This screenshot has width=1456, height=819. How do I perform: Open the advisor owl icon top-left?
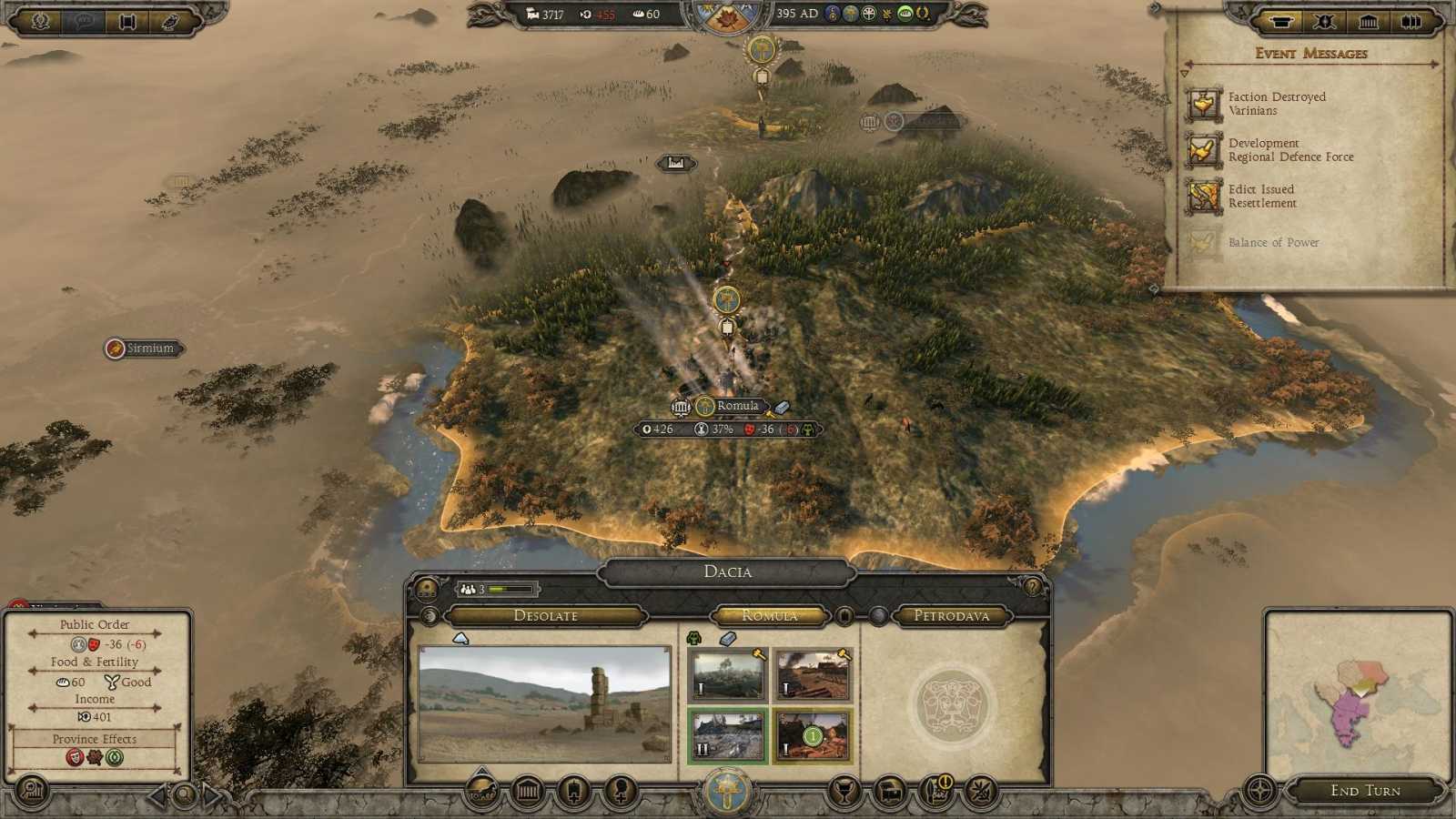[x=168, y=22]
